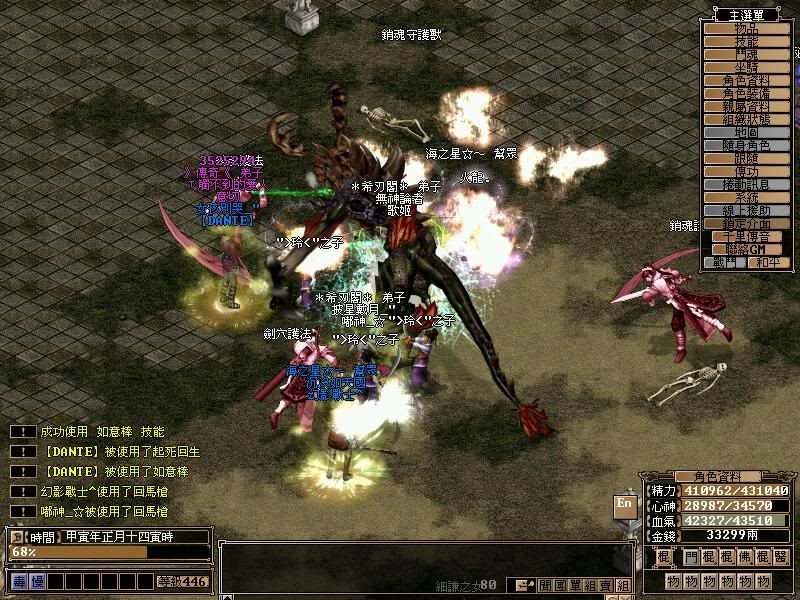Open the 系統 system menu

pos(747,197)
